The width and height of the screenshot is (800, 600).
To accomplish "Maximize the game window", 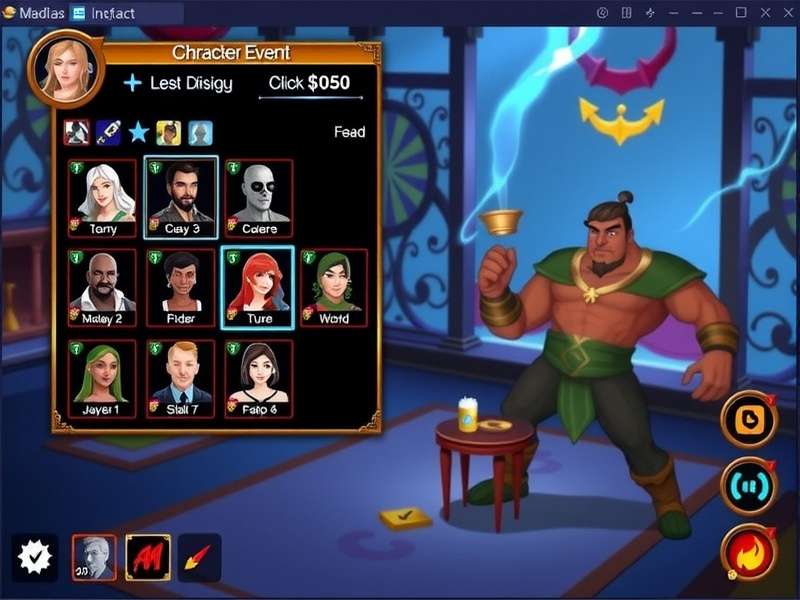I will point(741,12).
